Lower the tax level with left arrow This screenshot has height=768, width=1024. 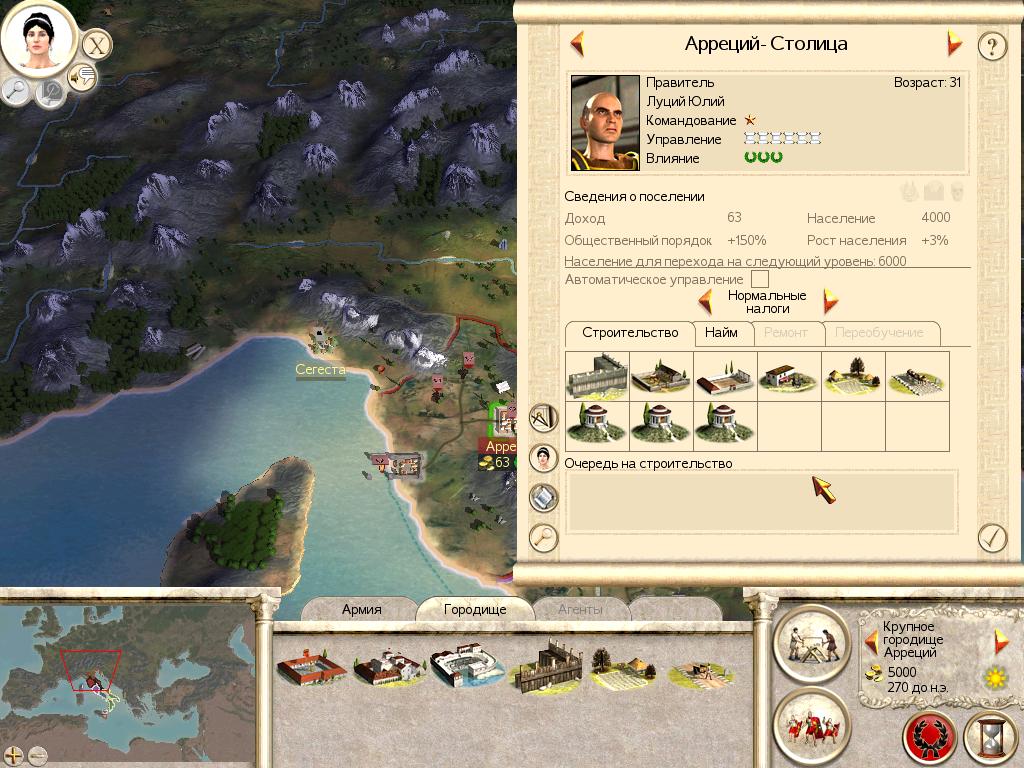point(705,301)
